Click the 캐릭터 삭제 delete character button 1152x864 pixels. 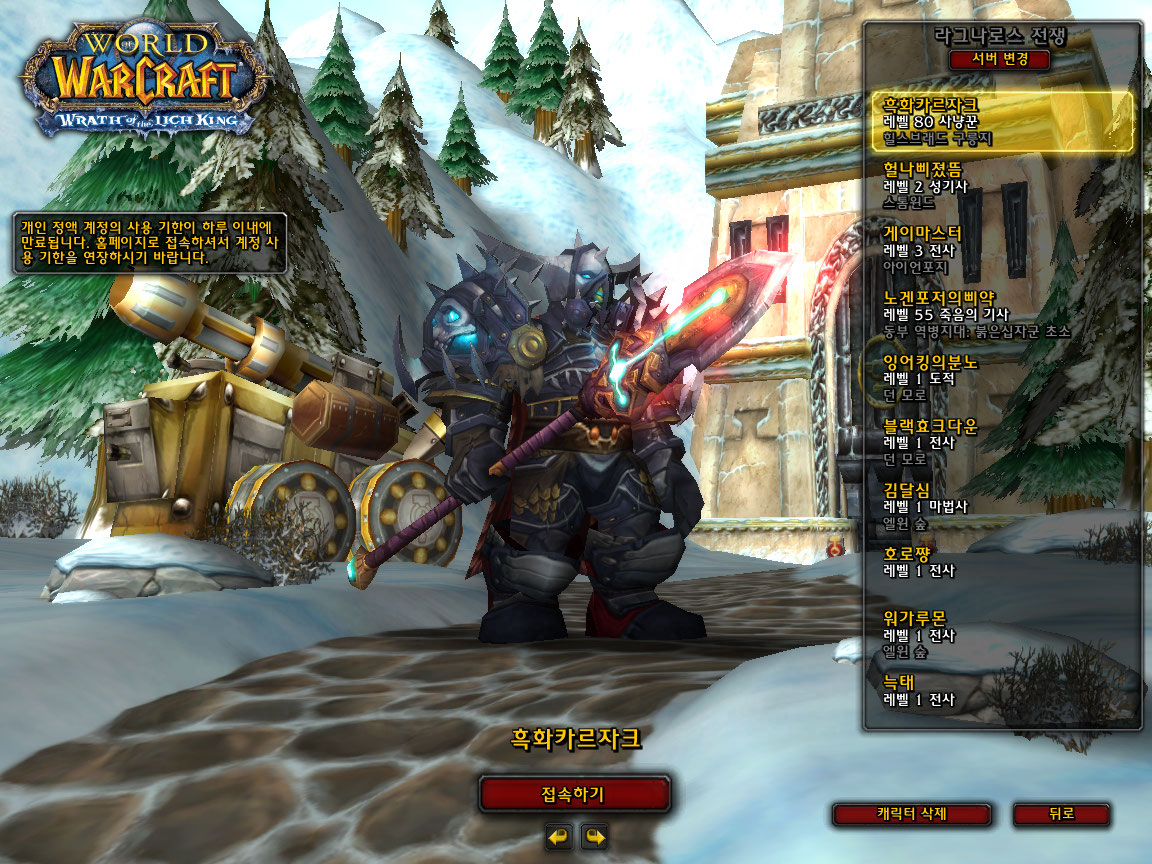[911, 814]
